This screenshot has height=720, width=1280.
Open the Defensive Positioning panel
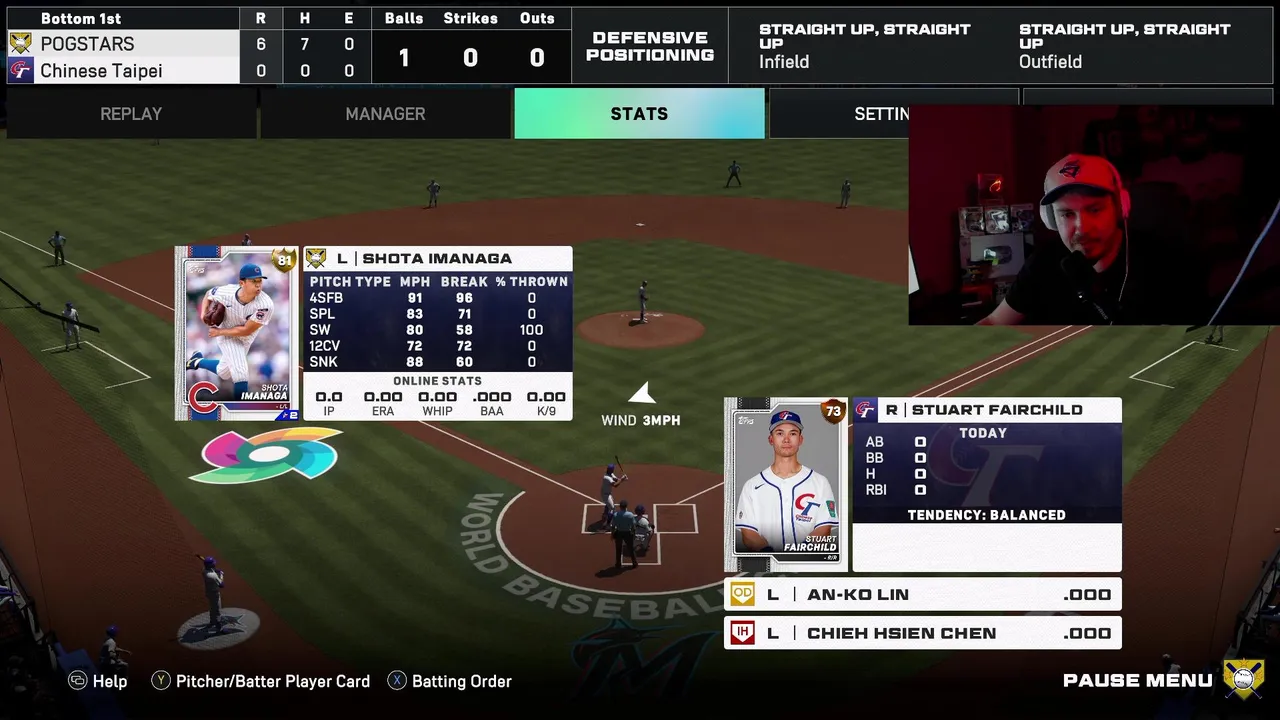pos(650,46)
